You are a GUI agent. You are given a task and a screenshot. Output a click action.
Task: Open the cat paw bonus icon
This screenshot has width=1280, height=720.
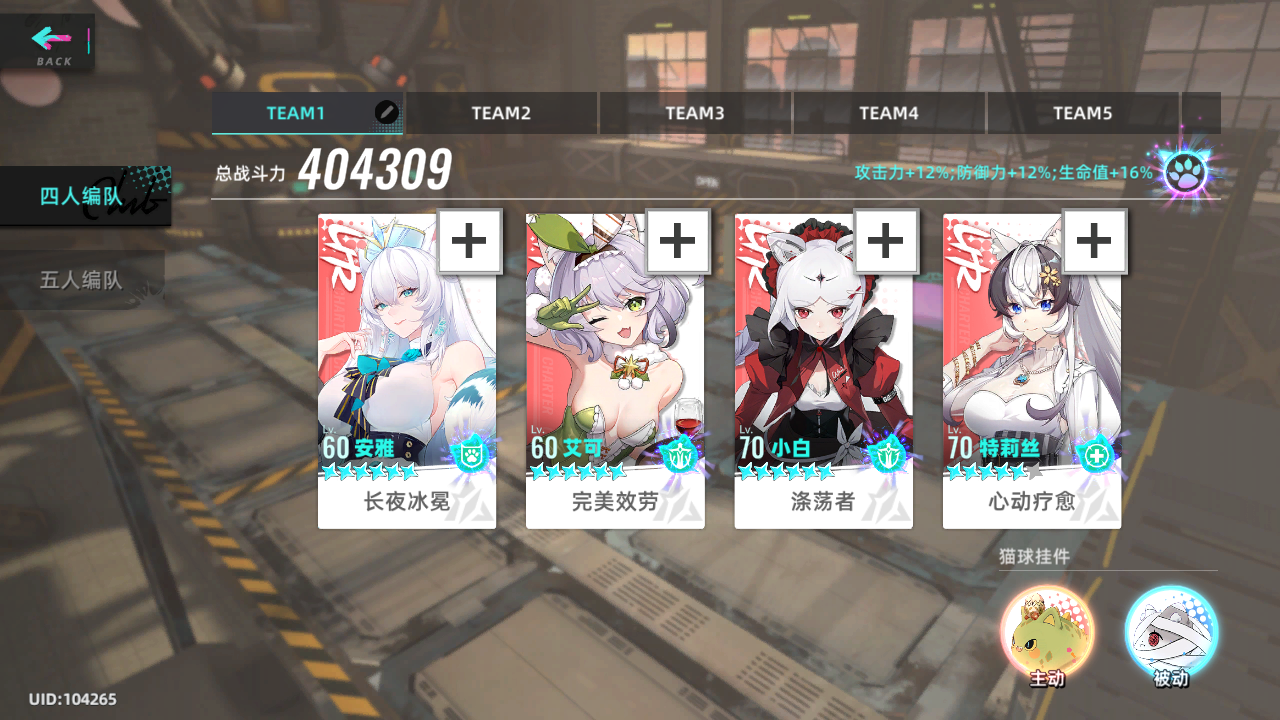click(1185, 174)
